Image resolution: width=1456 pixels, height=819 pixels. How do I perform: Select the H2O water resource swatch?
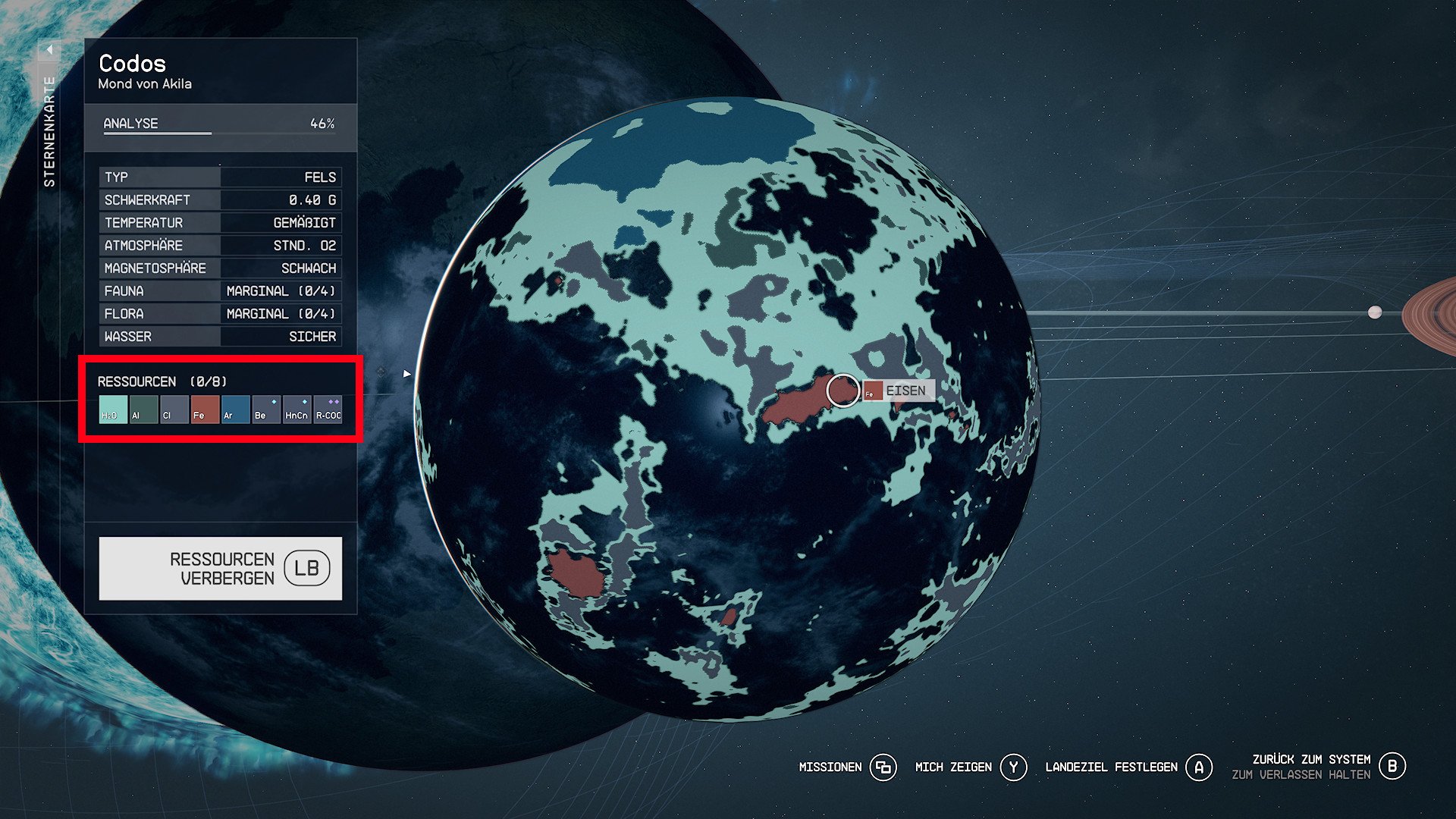click(x=113, y=409)
